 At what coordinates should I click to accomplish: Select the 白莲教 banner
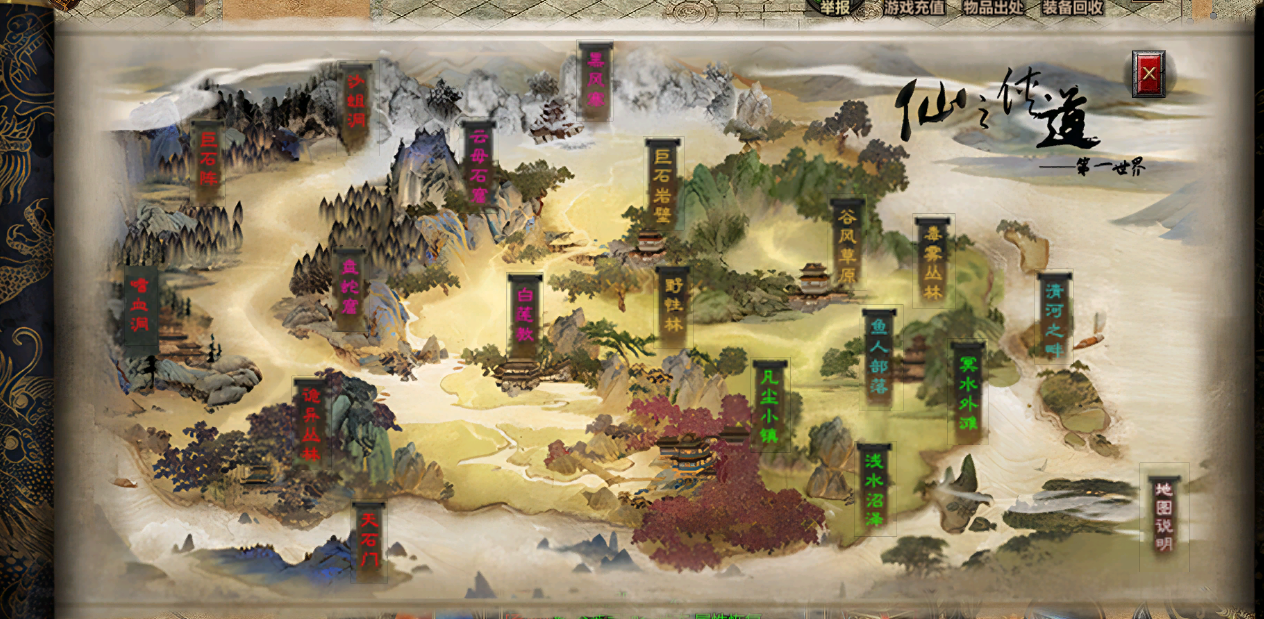525,314
